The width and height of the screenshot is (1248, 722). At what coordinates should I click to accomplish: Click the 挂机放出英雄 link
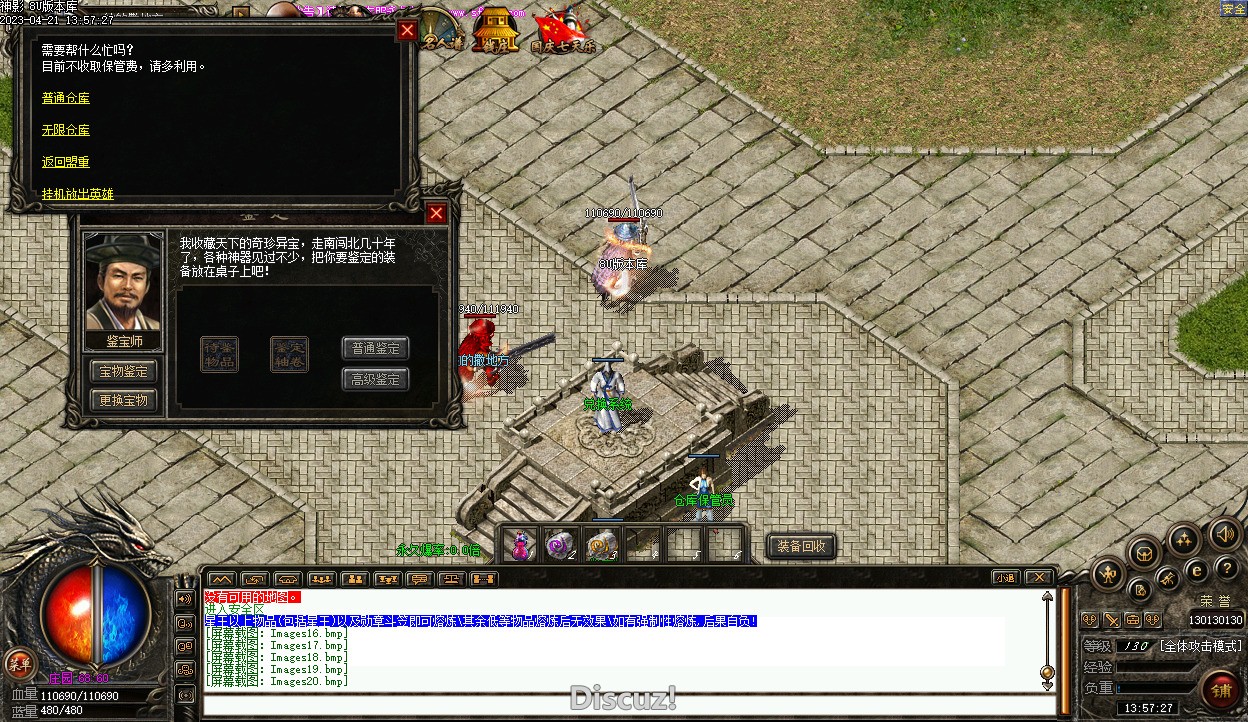[x=78, y=194]
